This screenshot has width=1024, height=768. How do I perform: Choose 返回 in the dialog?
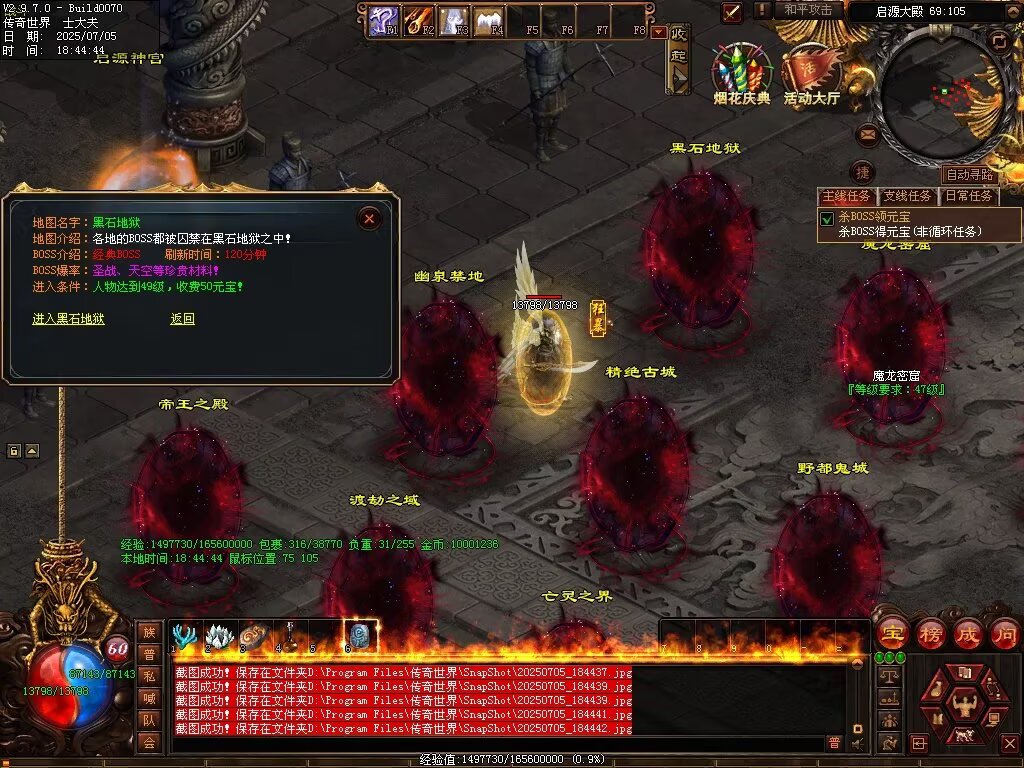(x=182, y=319)
